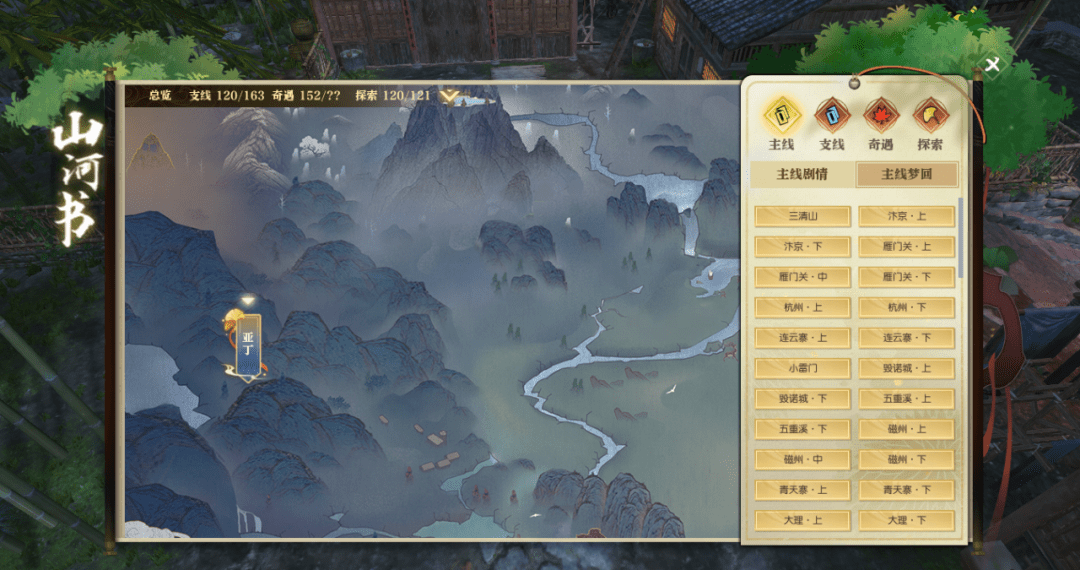The height and width of the screenshot is (570, 1080).
Task: Select the 主线 category icon
Action: tap(782, 117)
